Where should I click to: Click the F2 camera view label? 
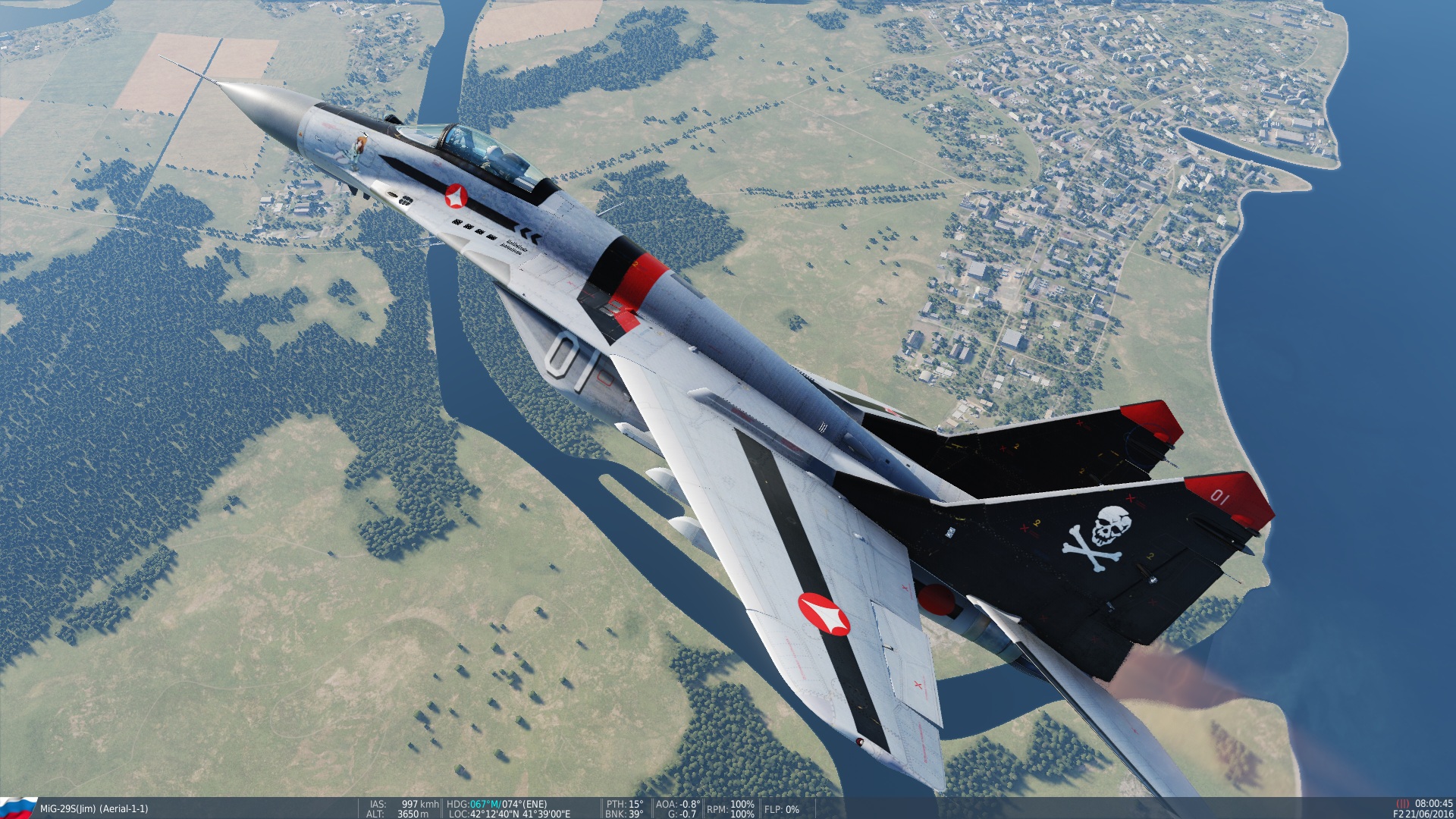click(x=1399, y=813)
